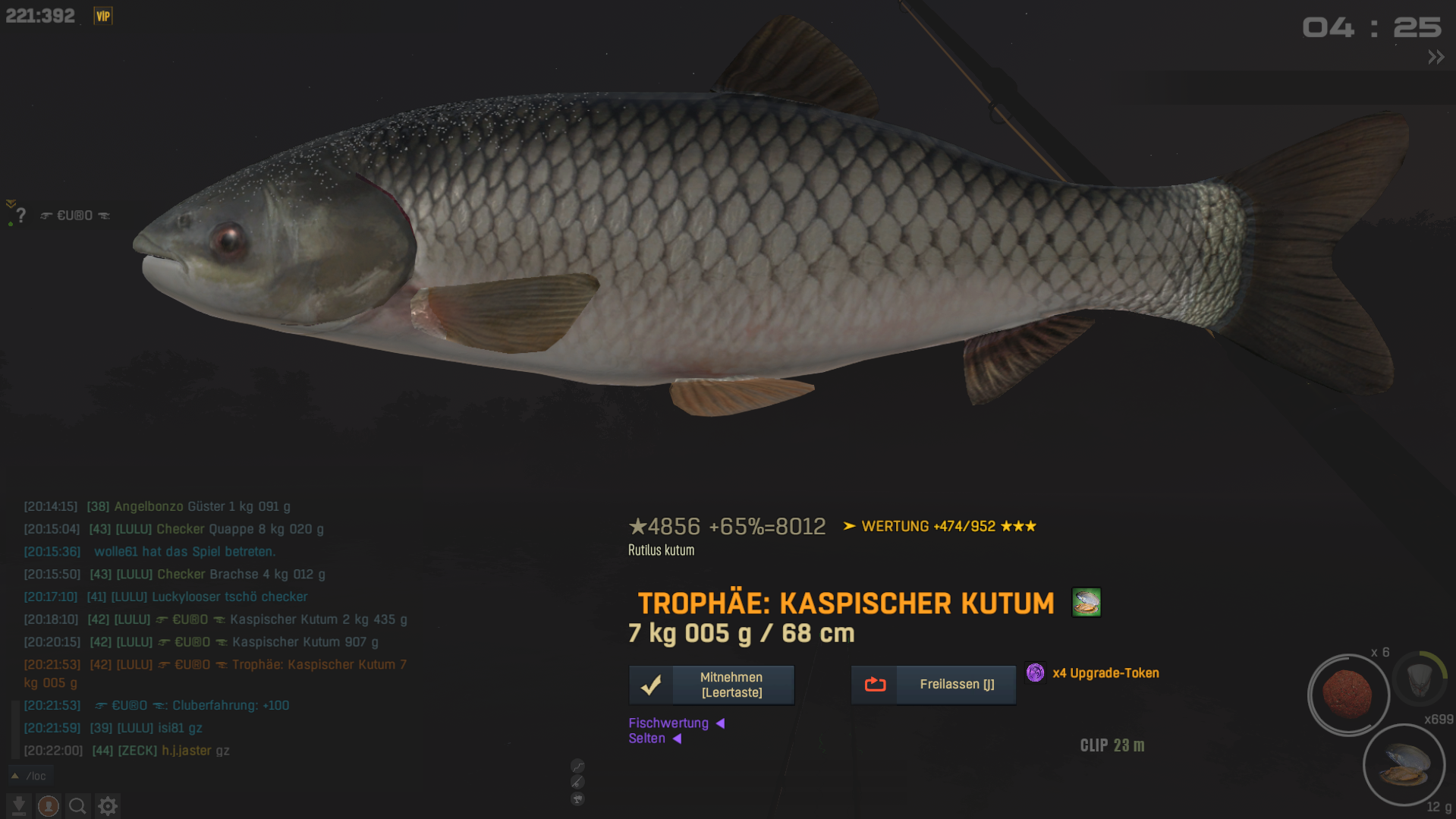1456x819 pixels.
Task: Select the red groundbait ball slot
Action: pos(1348,695)
